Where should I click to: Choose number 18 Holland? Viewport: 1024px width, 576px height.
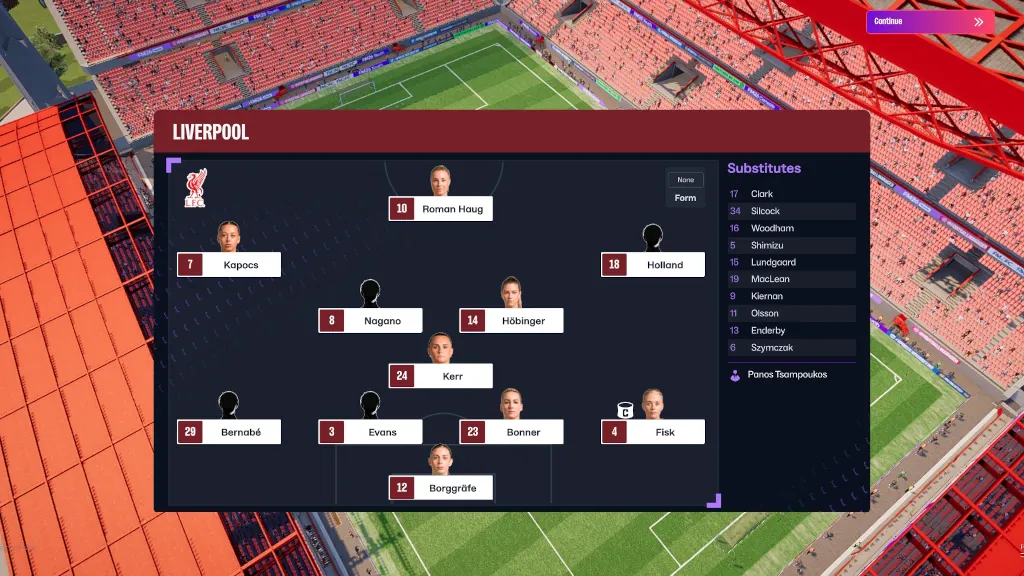pos(653,265)
